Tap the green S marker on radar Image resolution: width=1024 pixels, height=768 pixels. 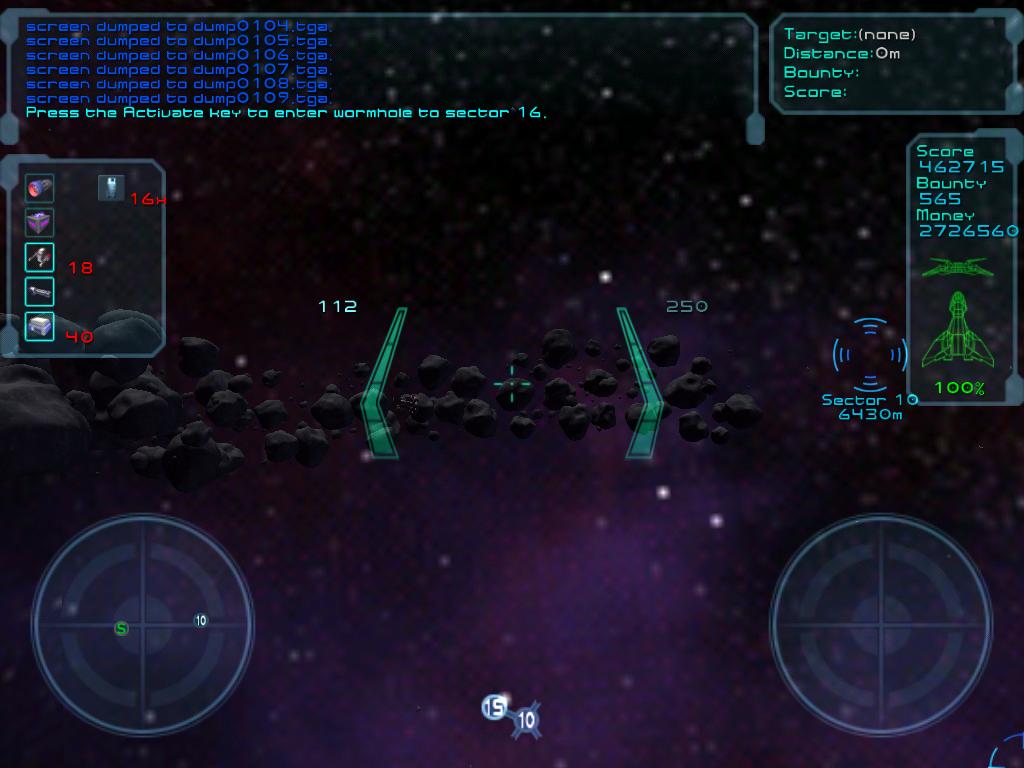click(122, 629)
